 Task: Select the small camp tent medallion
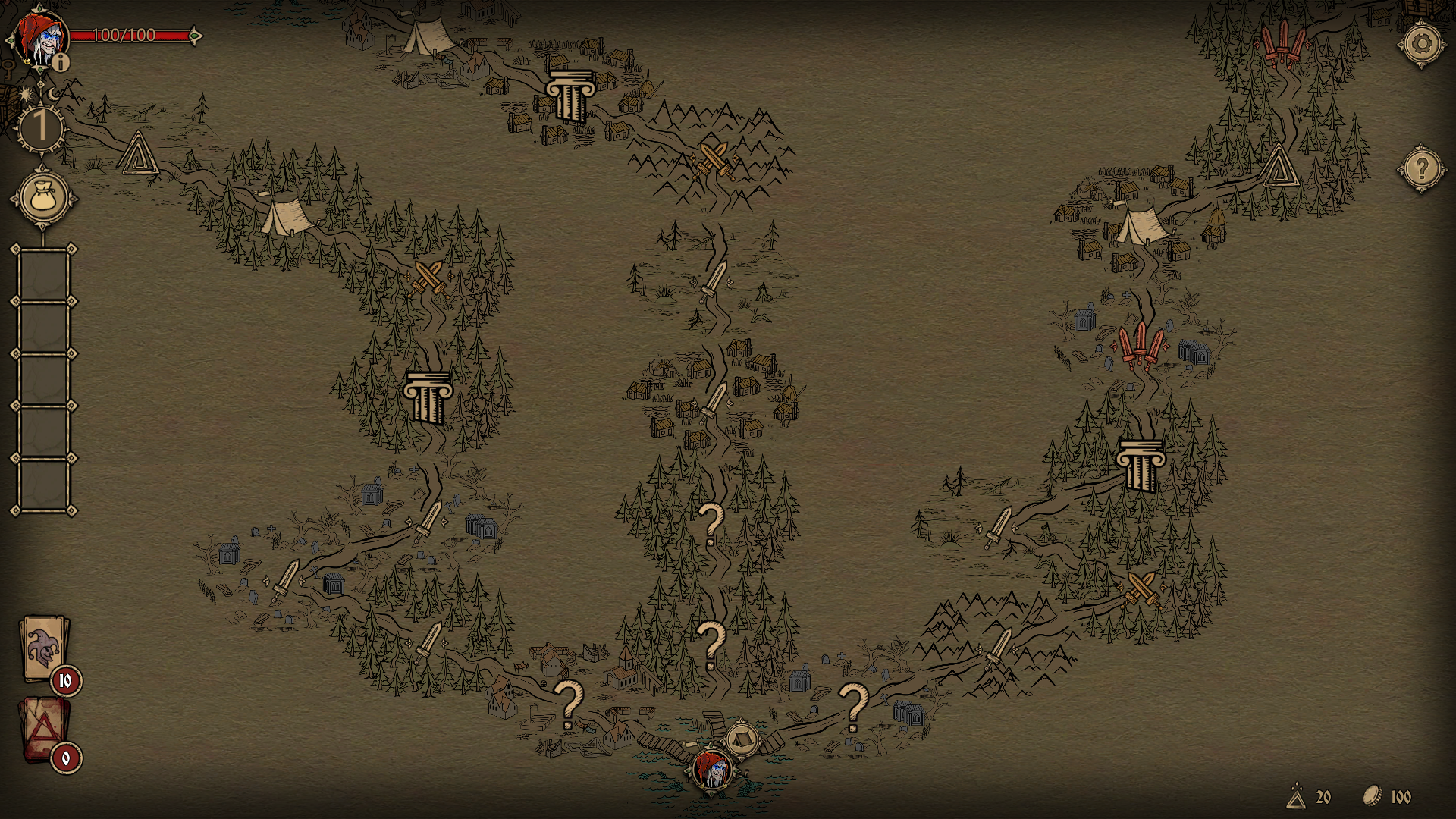pyautogui.click(x=742, y=738)
